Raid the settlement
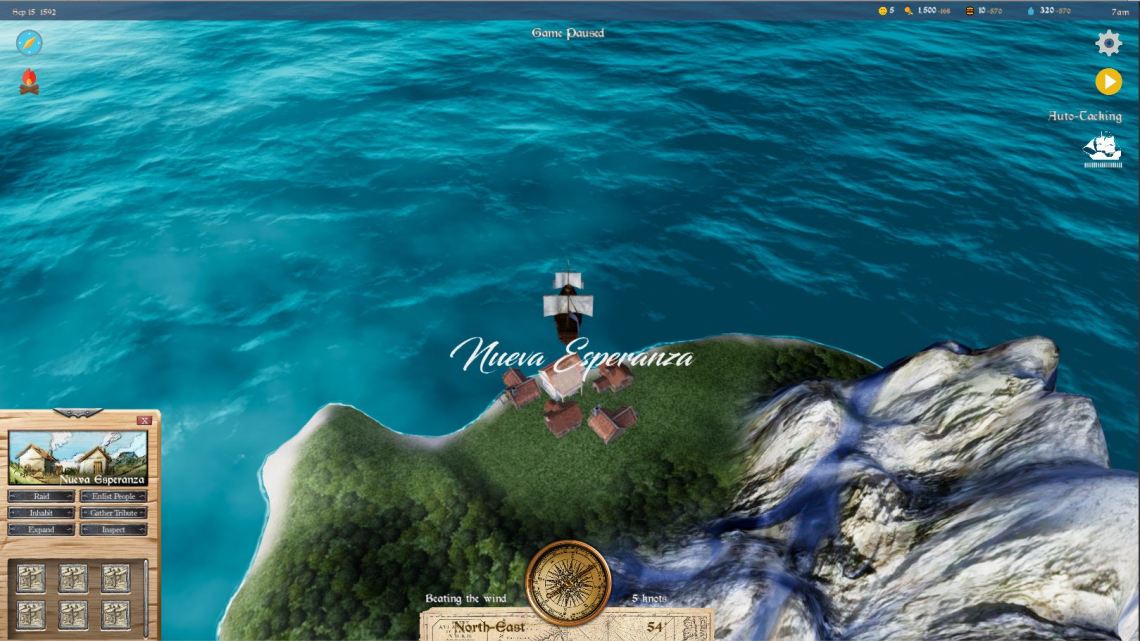The width and height of the screenshot is (1140, 641). (41, 496)
